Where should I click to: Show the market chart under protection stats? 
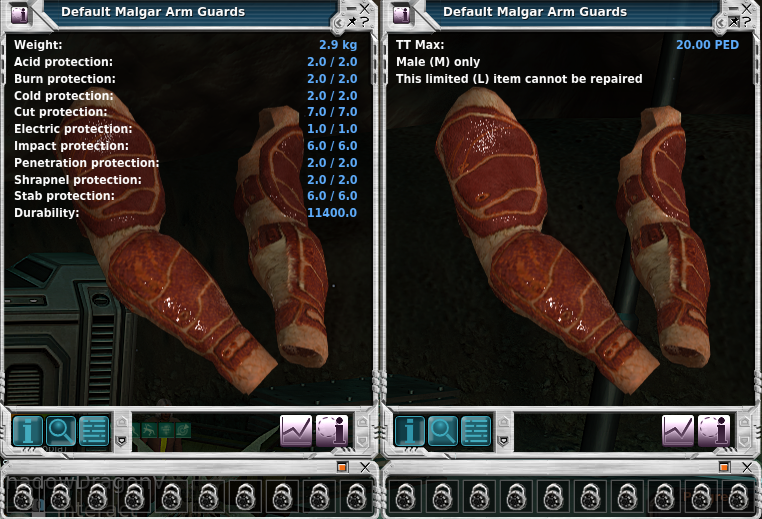click(x=296, y=431)
